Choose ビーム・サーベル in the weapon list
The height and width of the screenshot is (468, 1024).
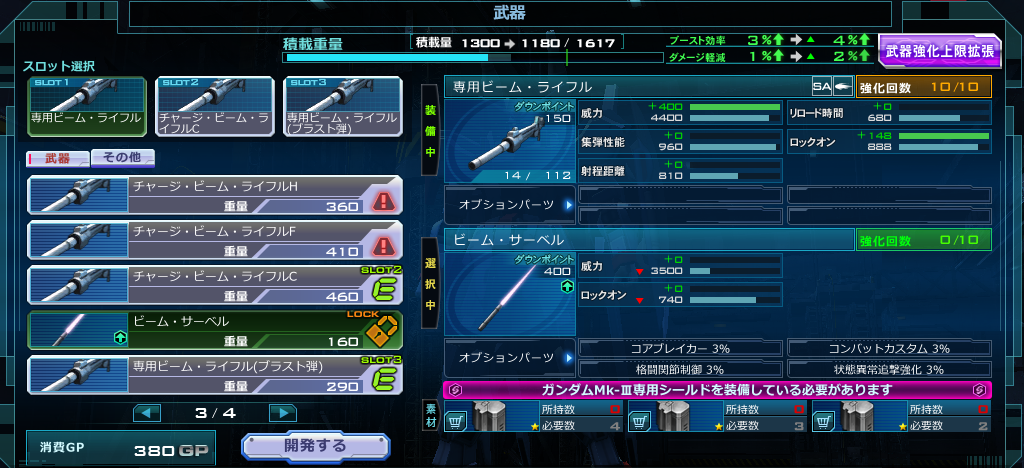215,331
